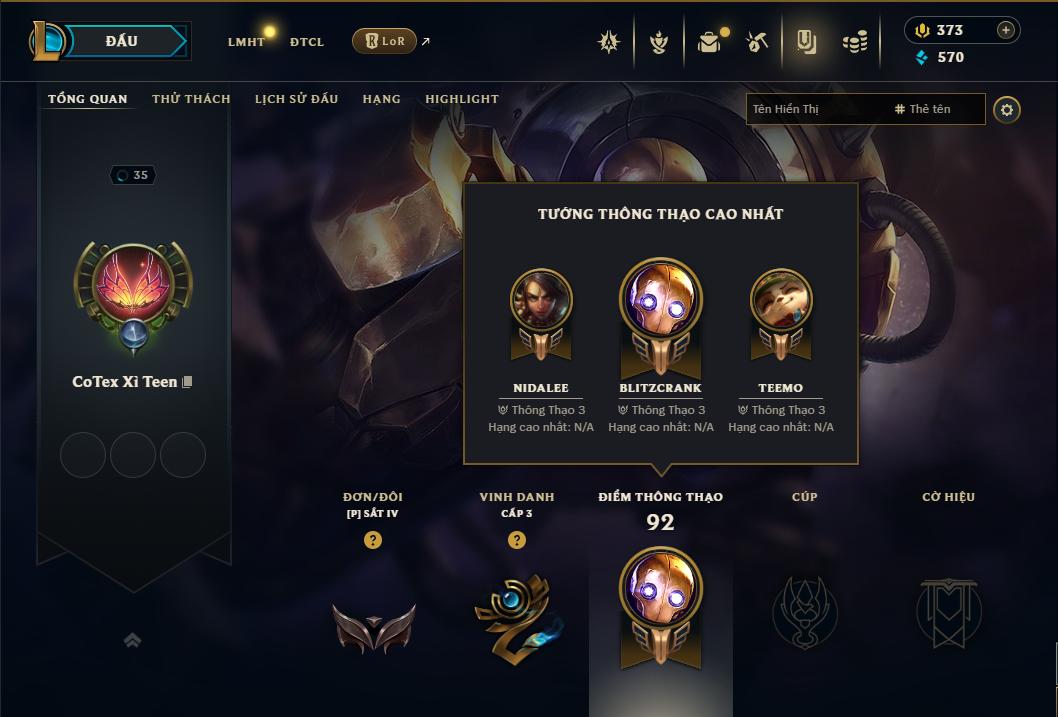Open the Collection icon in top bar

pyautogui.click(x=806, y=42)
